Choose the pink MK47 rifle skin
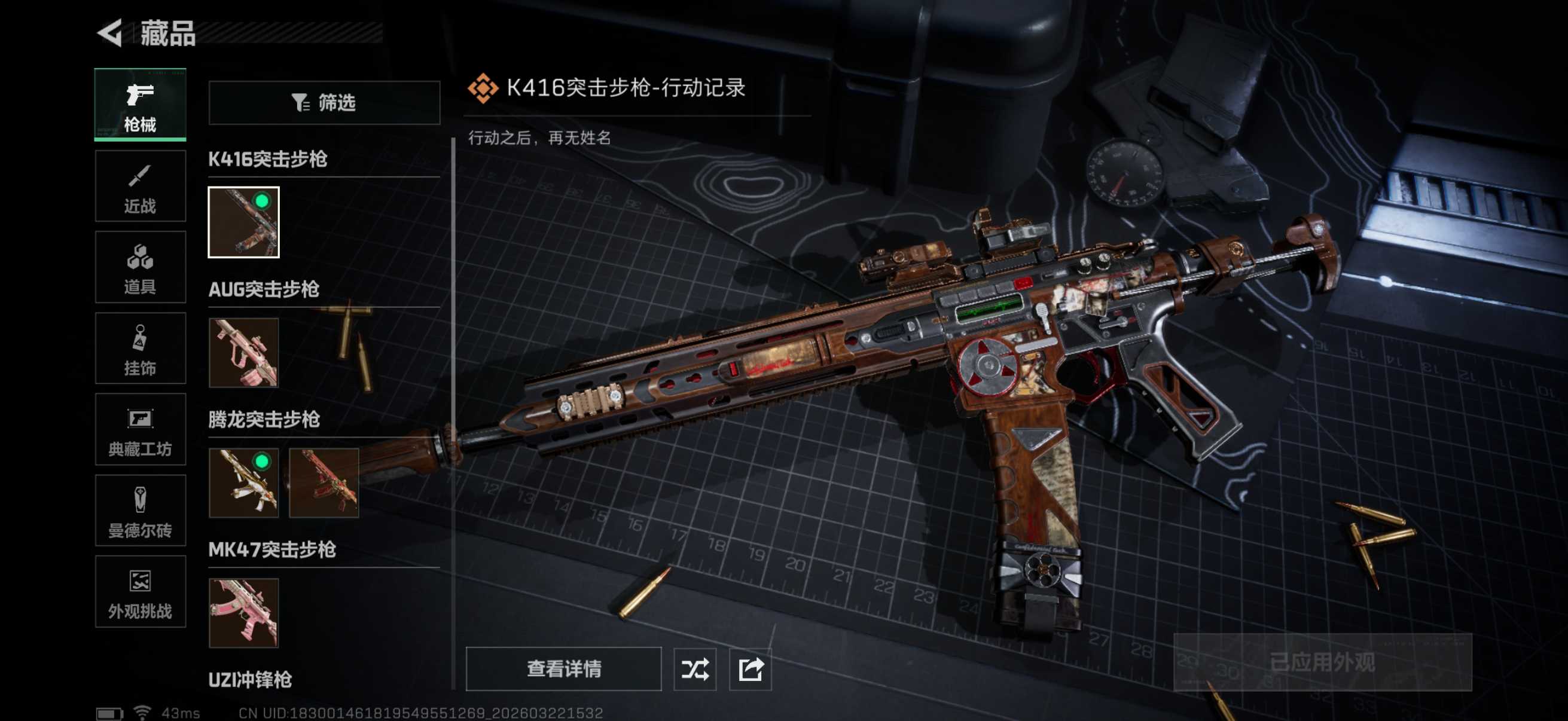1568x721 pixels. pyautogui.click(x=243, y=613)
